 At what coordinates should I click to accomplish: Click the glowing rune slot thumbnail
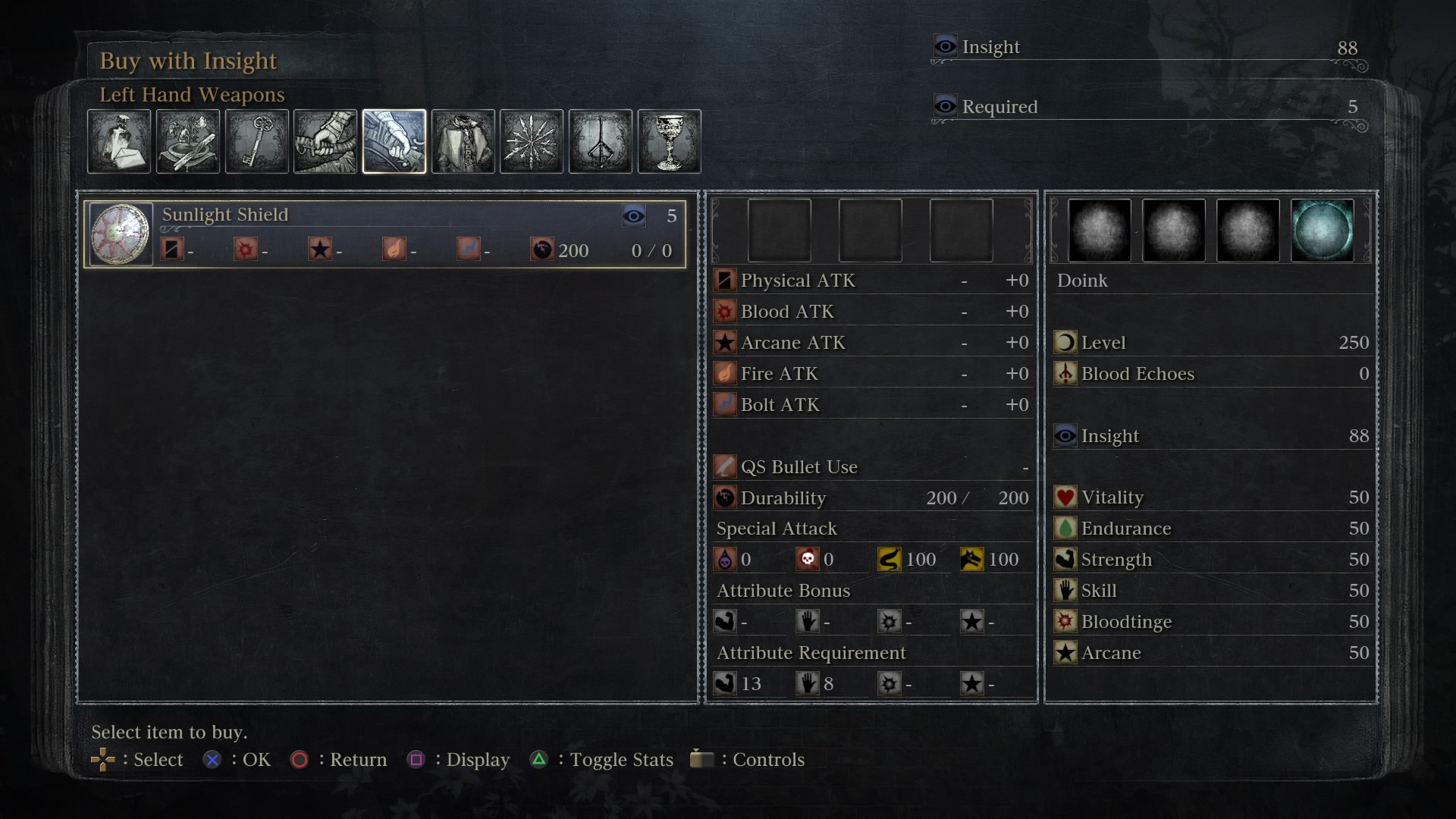(x=1324, y=231)
